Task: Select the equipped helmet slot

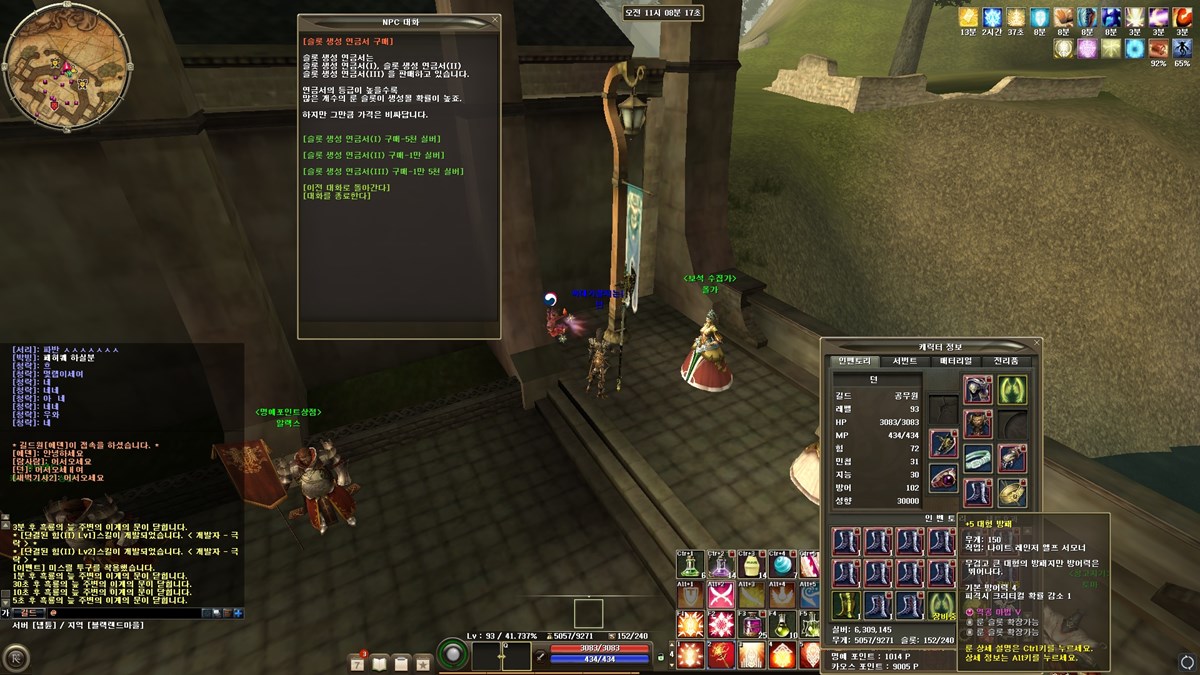Action: [977, 389]
